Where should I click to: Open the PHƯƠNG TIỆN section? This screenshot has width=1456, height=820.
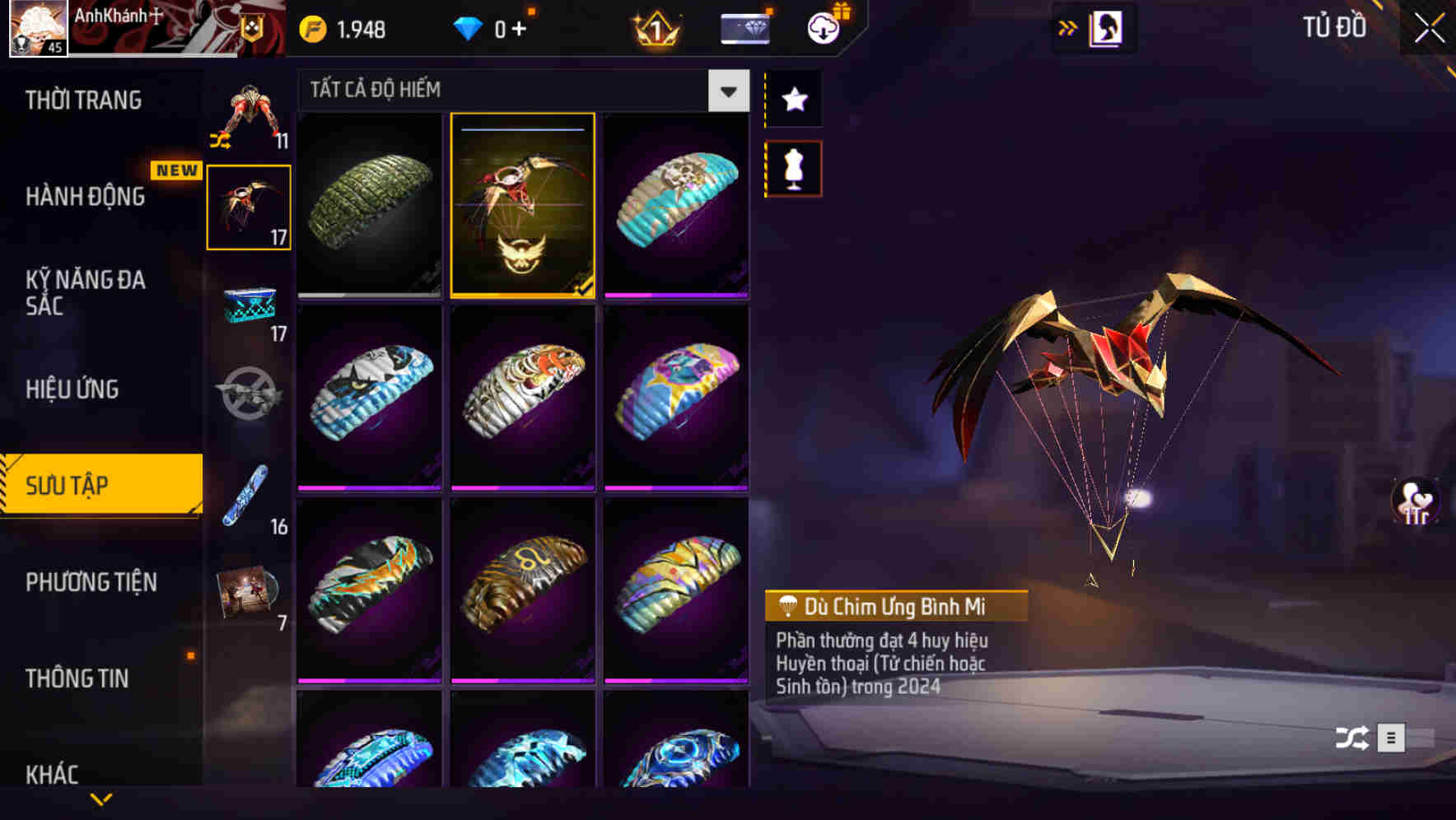(91, 582)
